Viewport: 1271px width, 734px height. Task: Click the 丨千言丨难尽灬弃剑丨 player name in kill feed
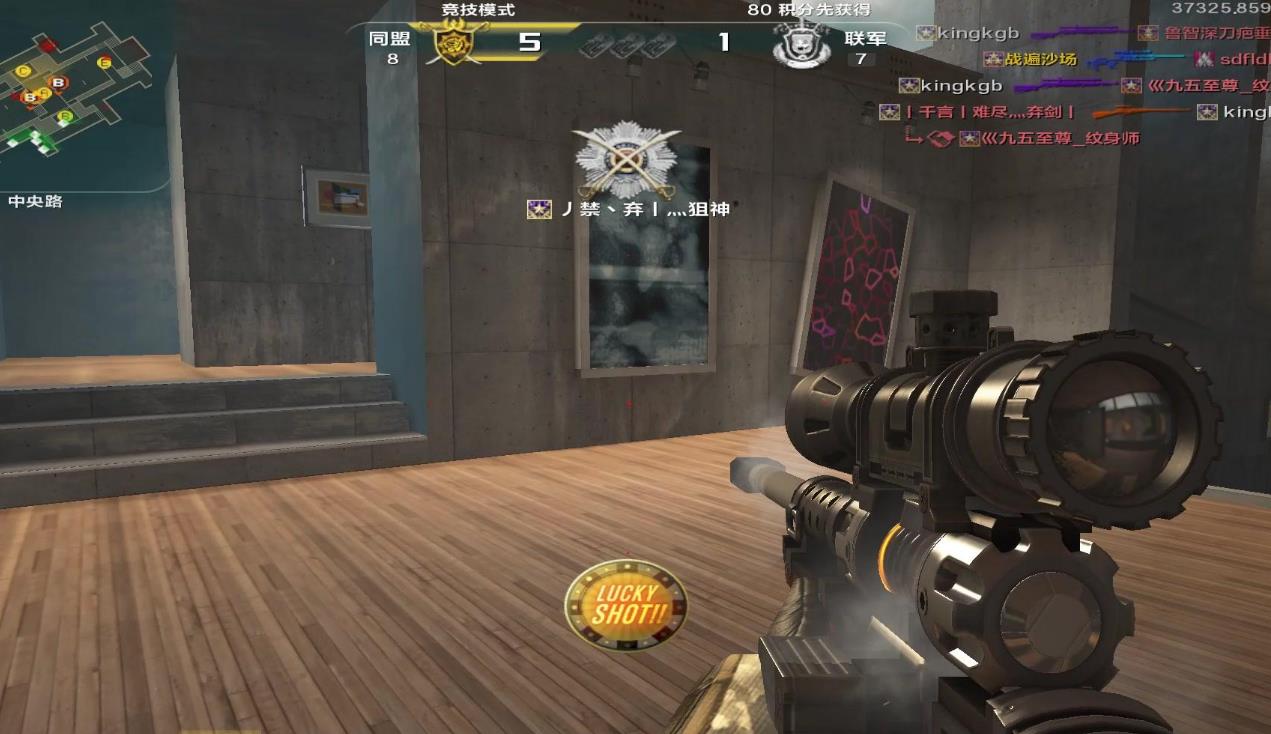coord(990,112)
